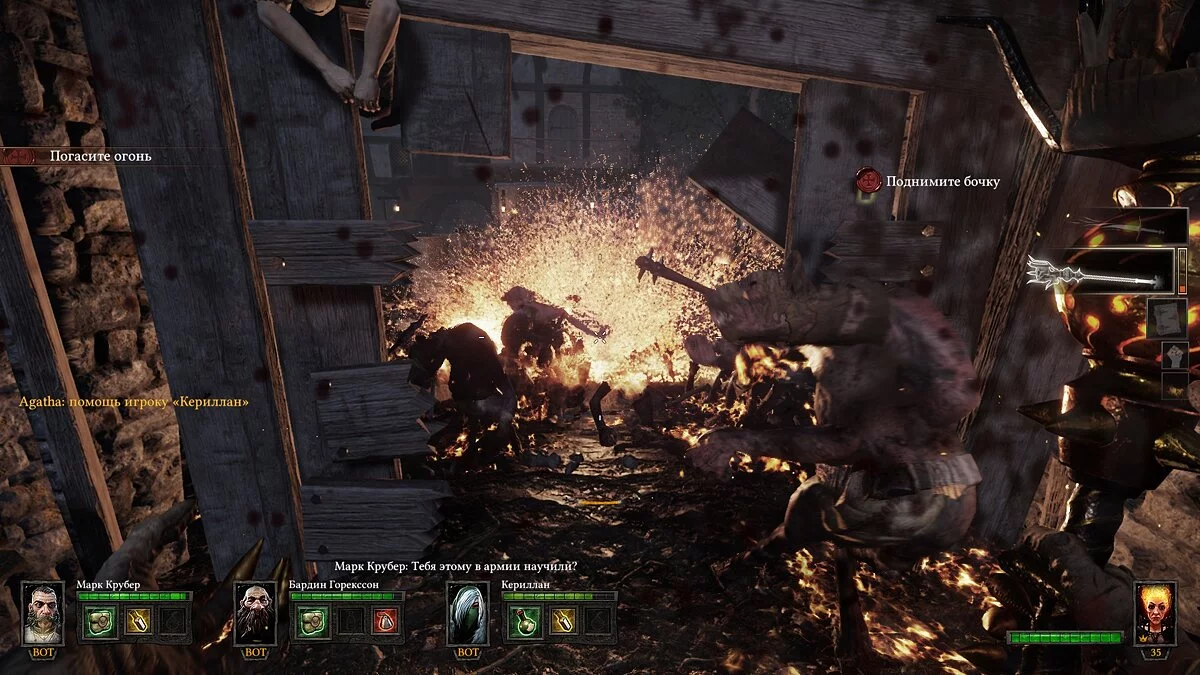Click Kruber's yellow potion slot
This screenshot has width=1200, height=675.
(x=137, y=621)
